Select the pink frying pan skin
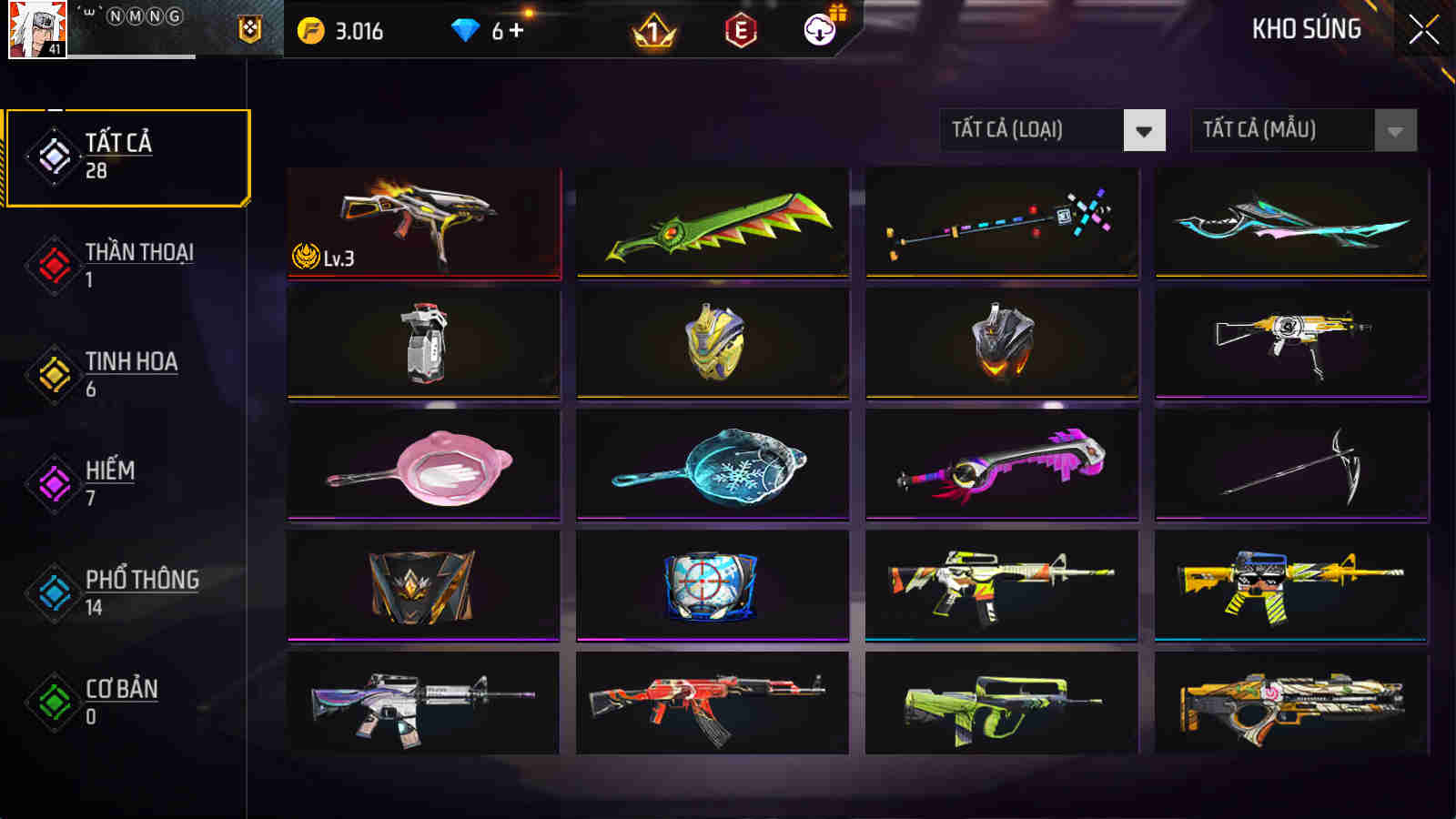The image size is (1456, 819). pyautogui.click(x=423, y=464)
